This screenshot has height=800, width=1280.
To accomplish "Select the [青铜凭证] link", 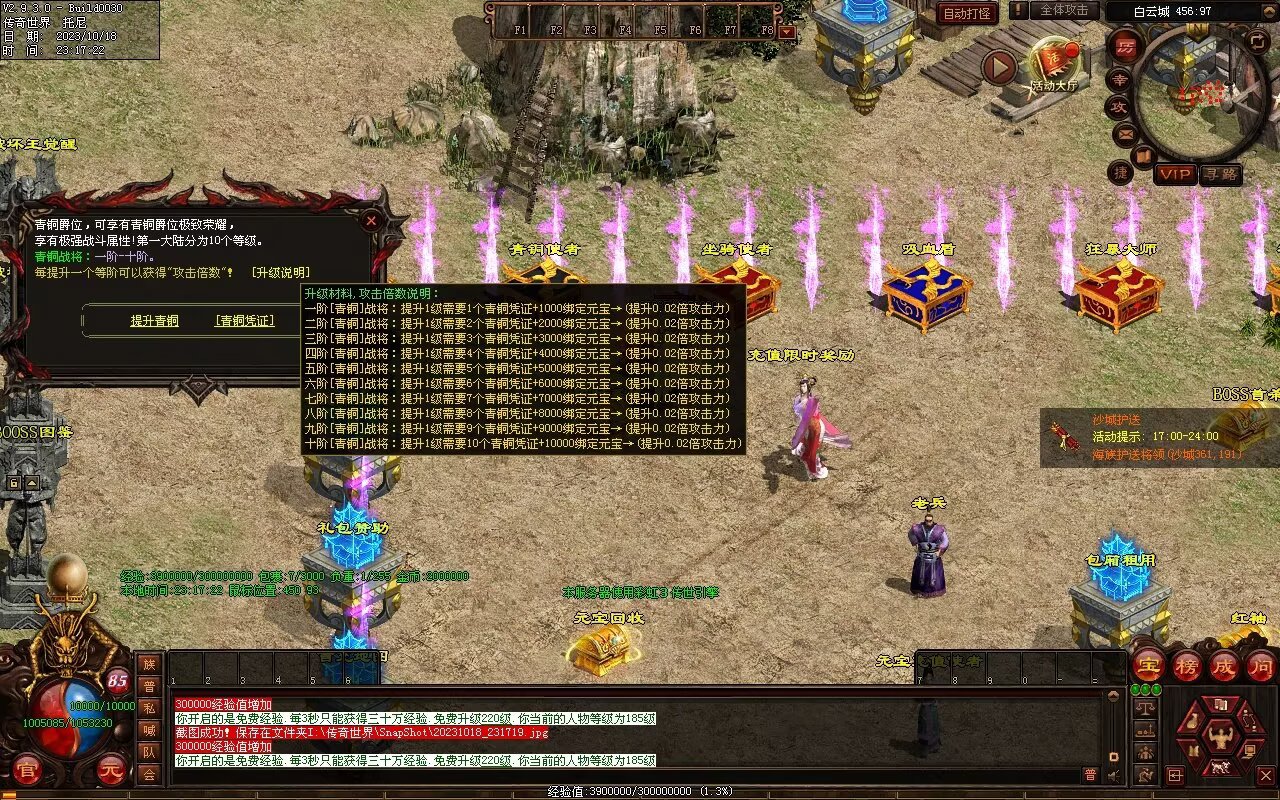I will coord(244,321).
